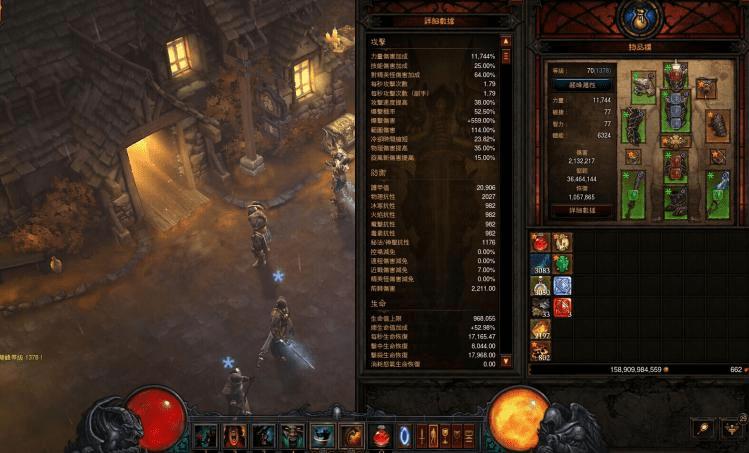The image size is (749, 453).
Task: Activate the first skill on the action bar
Action: coord(205,436)
